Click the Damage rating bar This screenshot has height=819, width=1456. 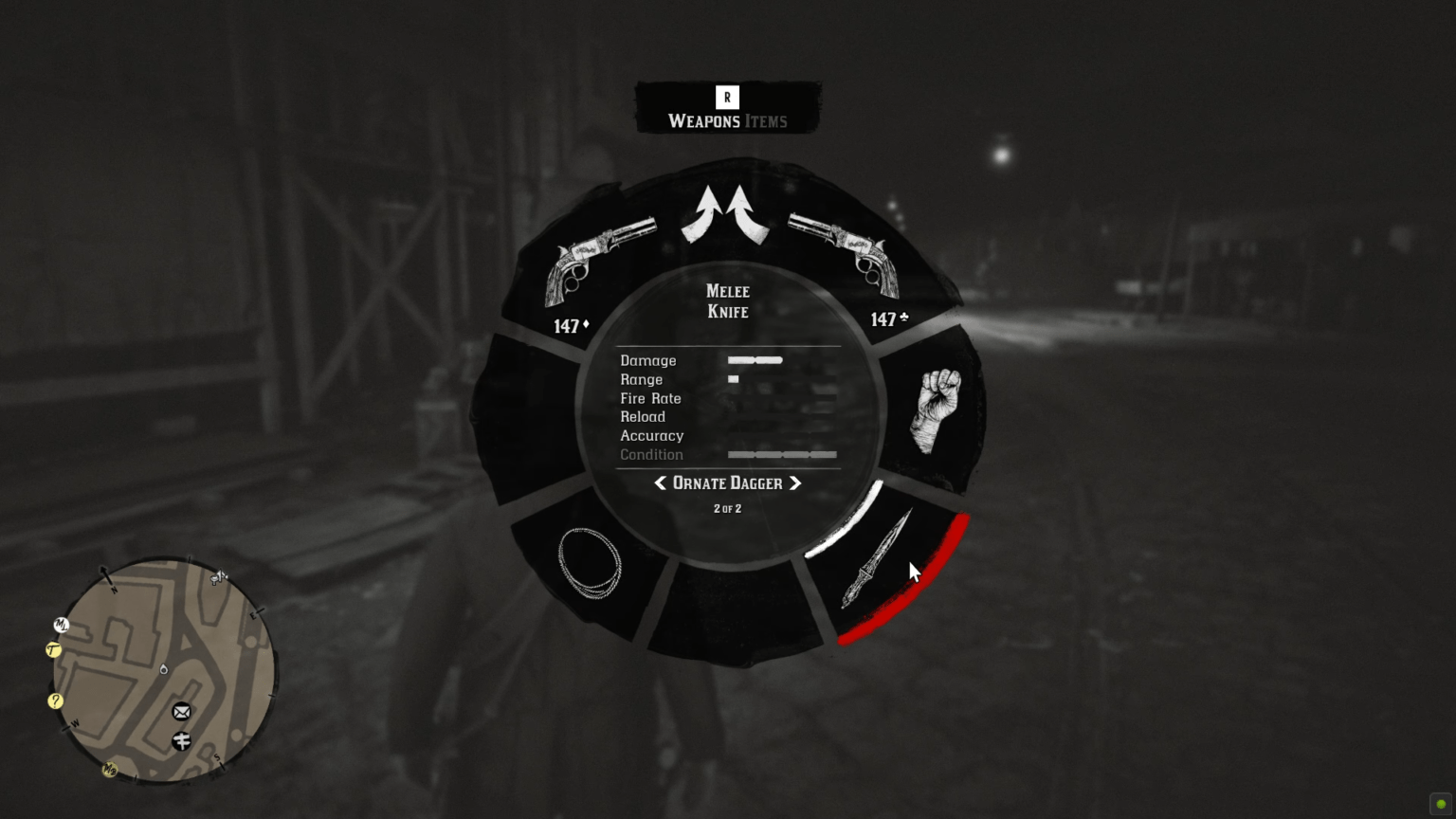click(754, 360)
